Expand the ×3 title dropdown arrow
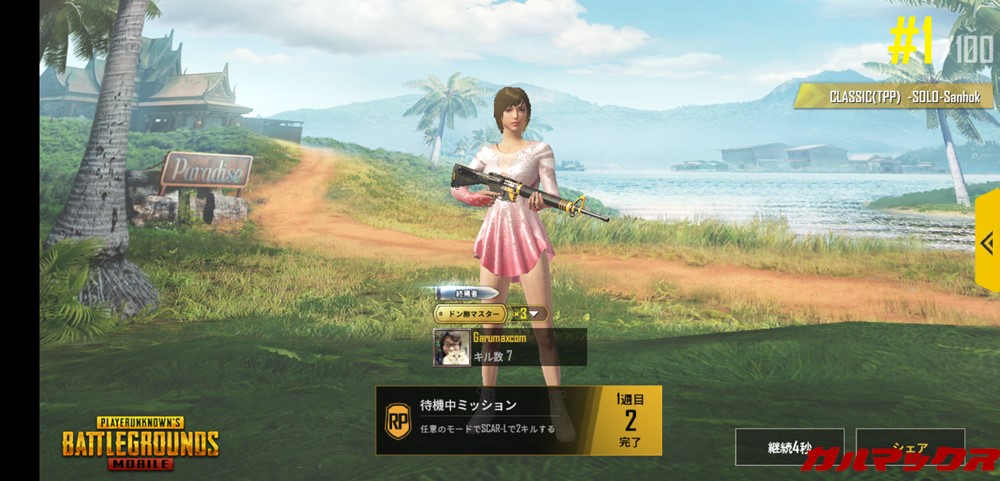This screenshot has height=481, width=1000. click(534, 313)
